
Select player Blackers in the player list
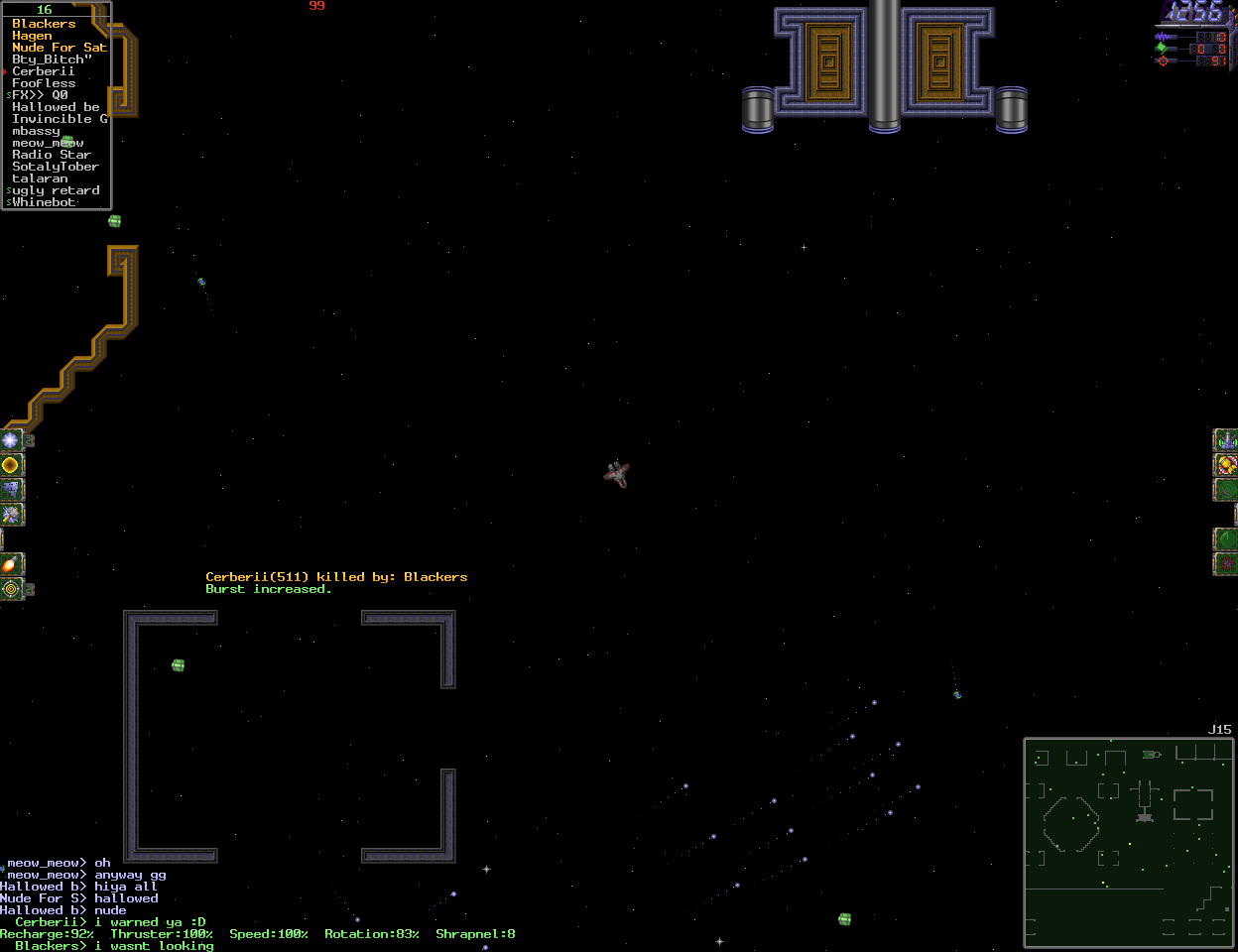(44, 24)
